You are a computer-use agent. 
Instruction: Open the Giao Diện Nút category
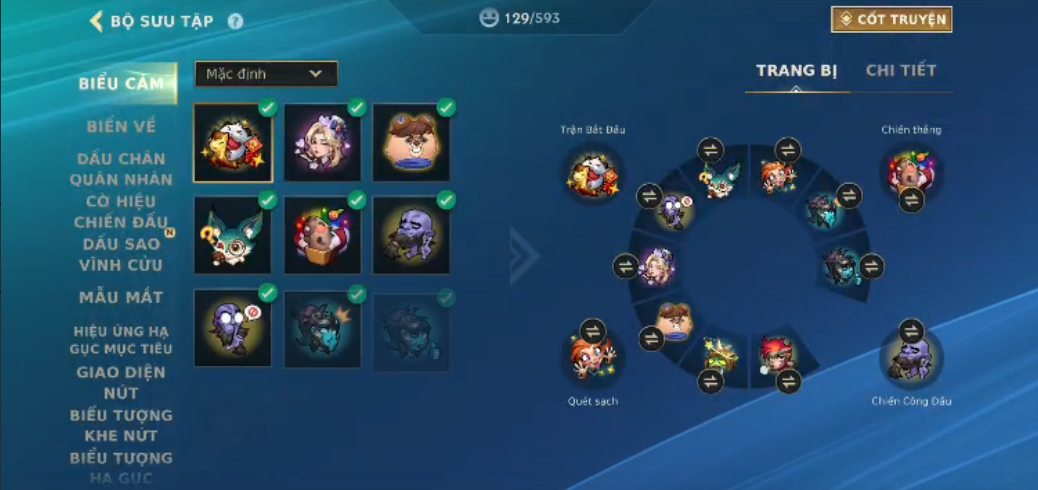[121, 383]
